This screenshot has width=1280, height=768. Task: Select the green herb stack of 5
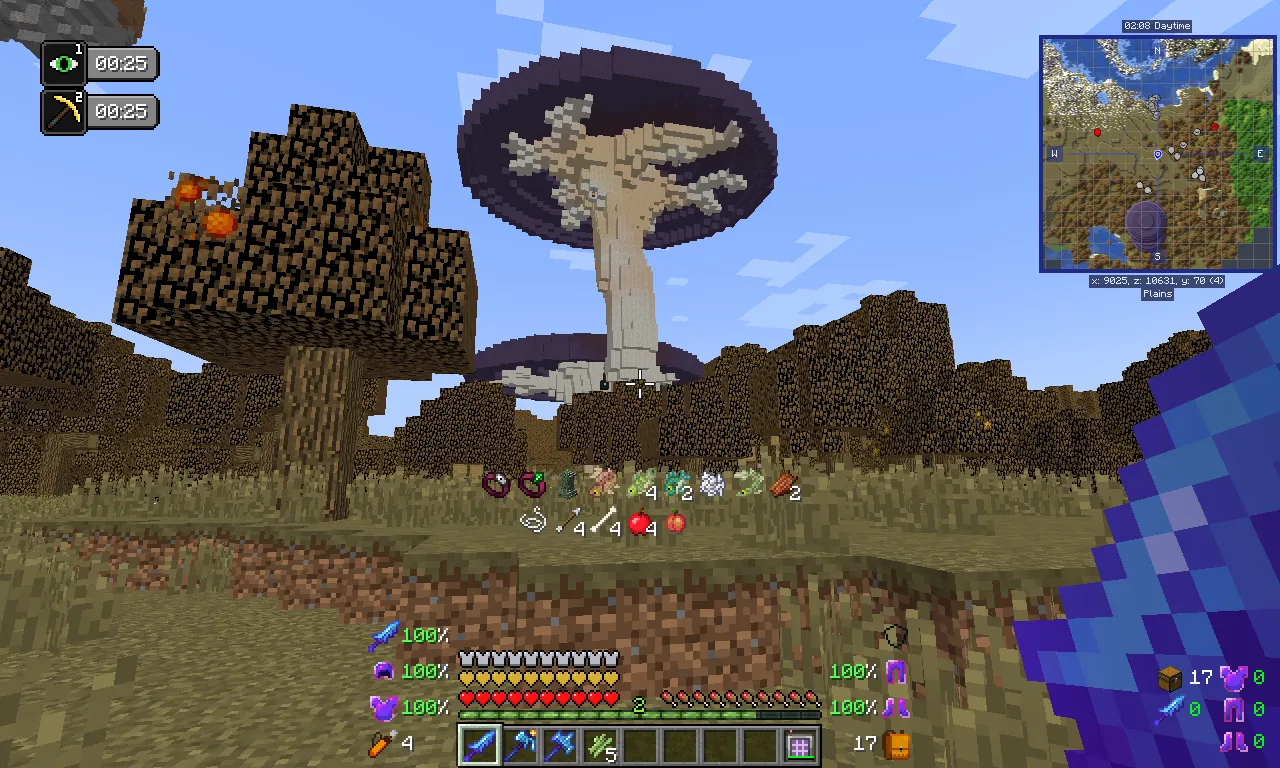point(599,744)
